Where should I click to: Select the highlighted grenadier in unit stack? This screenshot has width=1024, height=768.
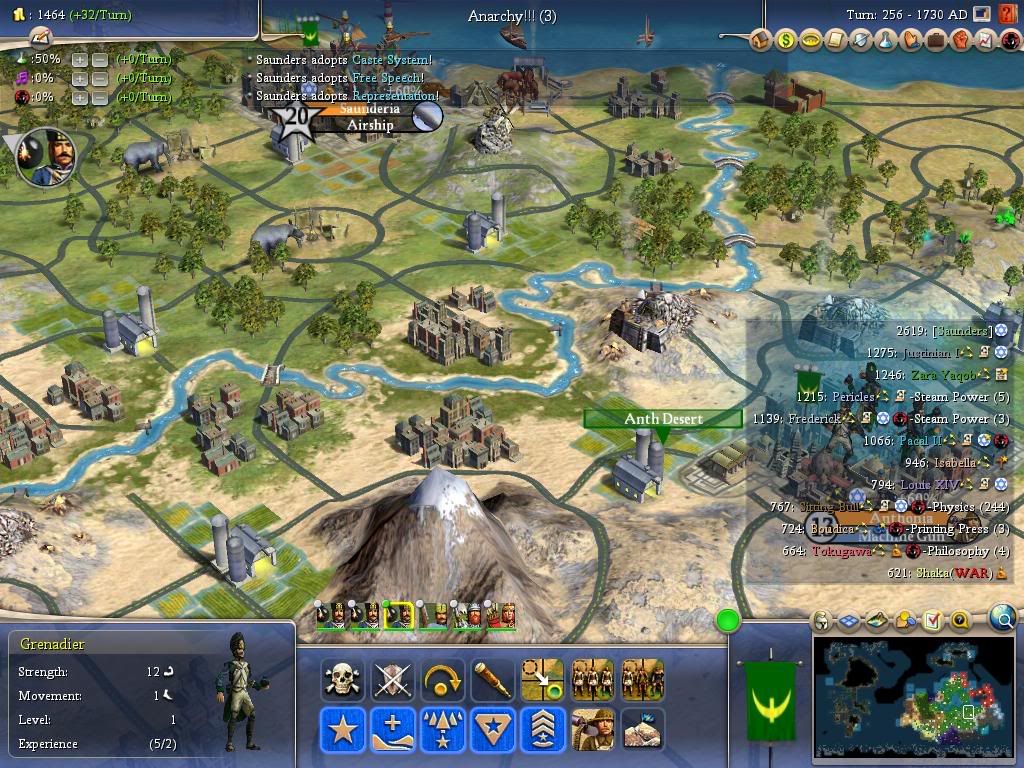(399, 614)
